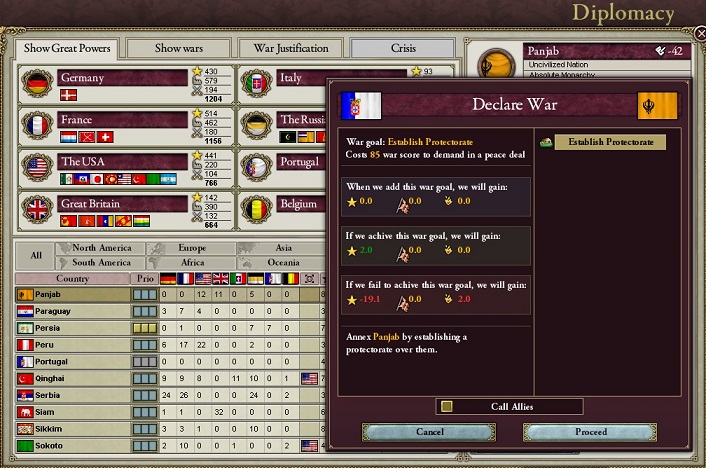
Task: Cancel the Declare War dialog
Action: click(x=429, y=432)
